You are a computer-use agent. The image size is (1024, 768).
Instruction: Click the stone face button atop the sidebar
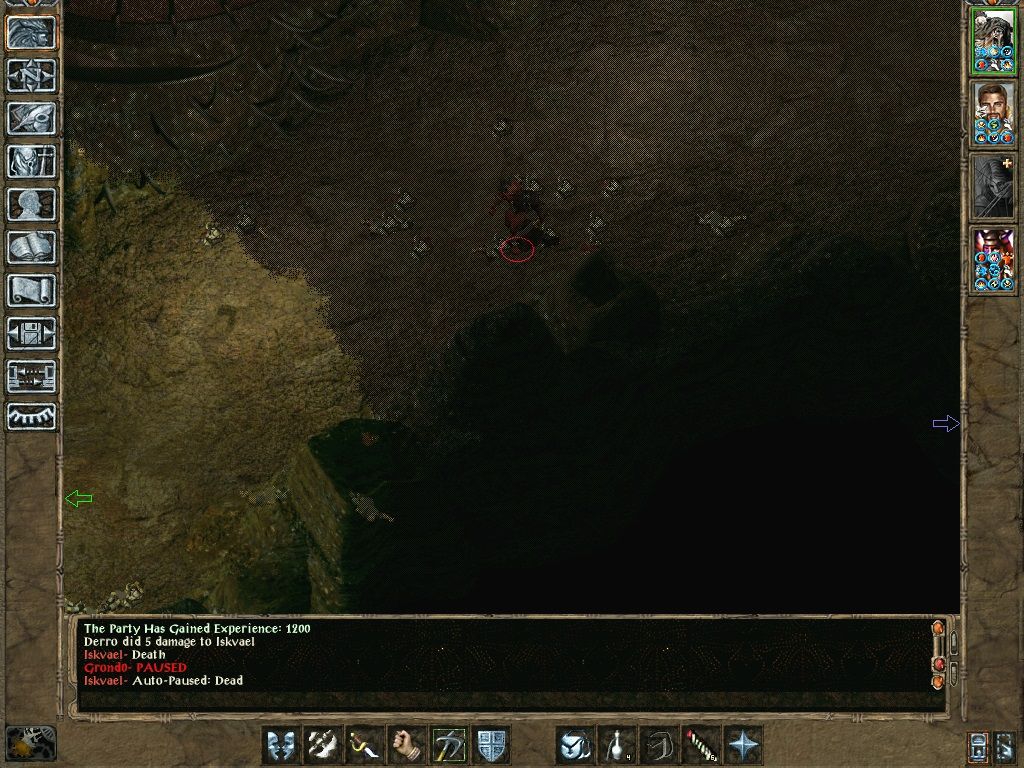pyautogui.click(x=31, y=32)
